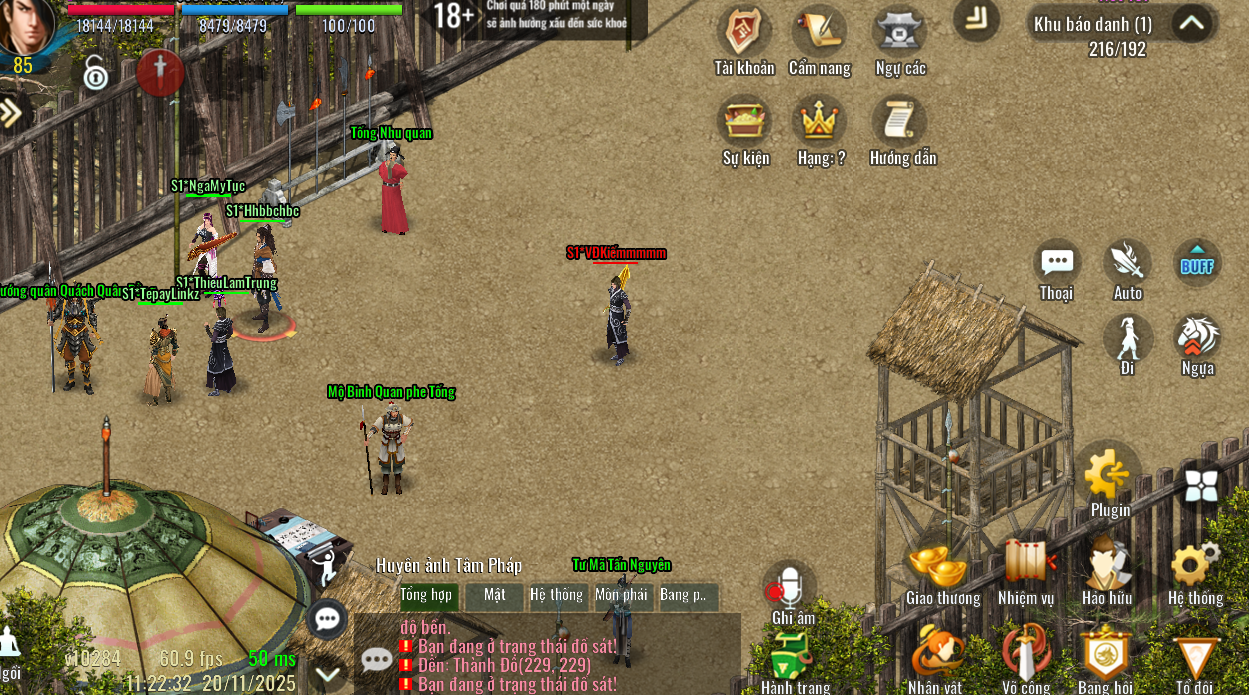Image resolution: width=1249 pixels, height=695 pixels.
Task: Click the player portrait avatar
Action: tap(28, 27)
